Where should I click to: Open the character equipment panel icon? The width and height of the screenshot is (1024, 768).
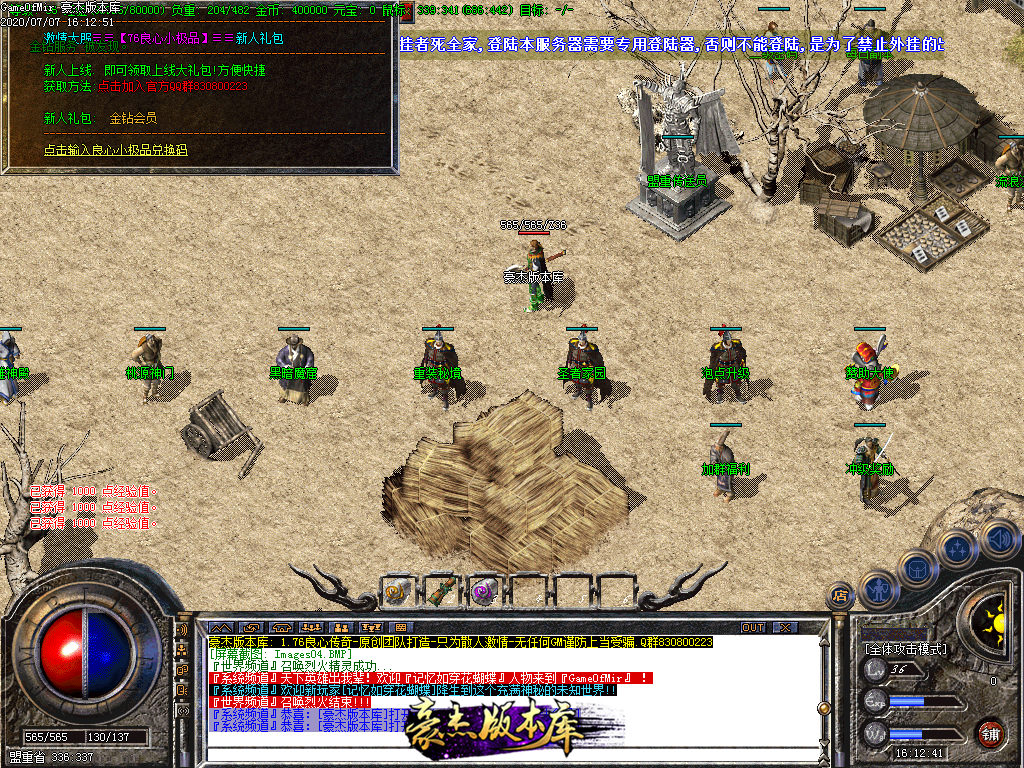(x=877, y=590)
